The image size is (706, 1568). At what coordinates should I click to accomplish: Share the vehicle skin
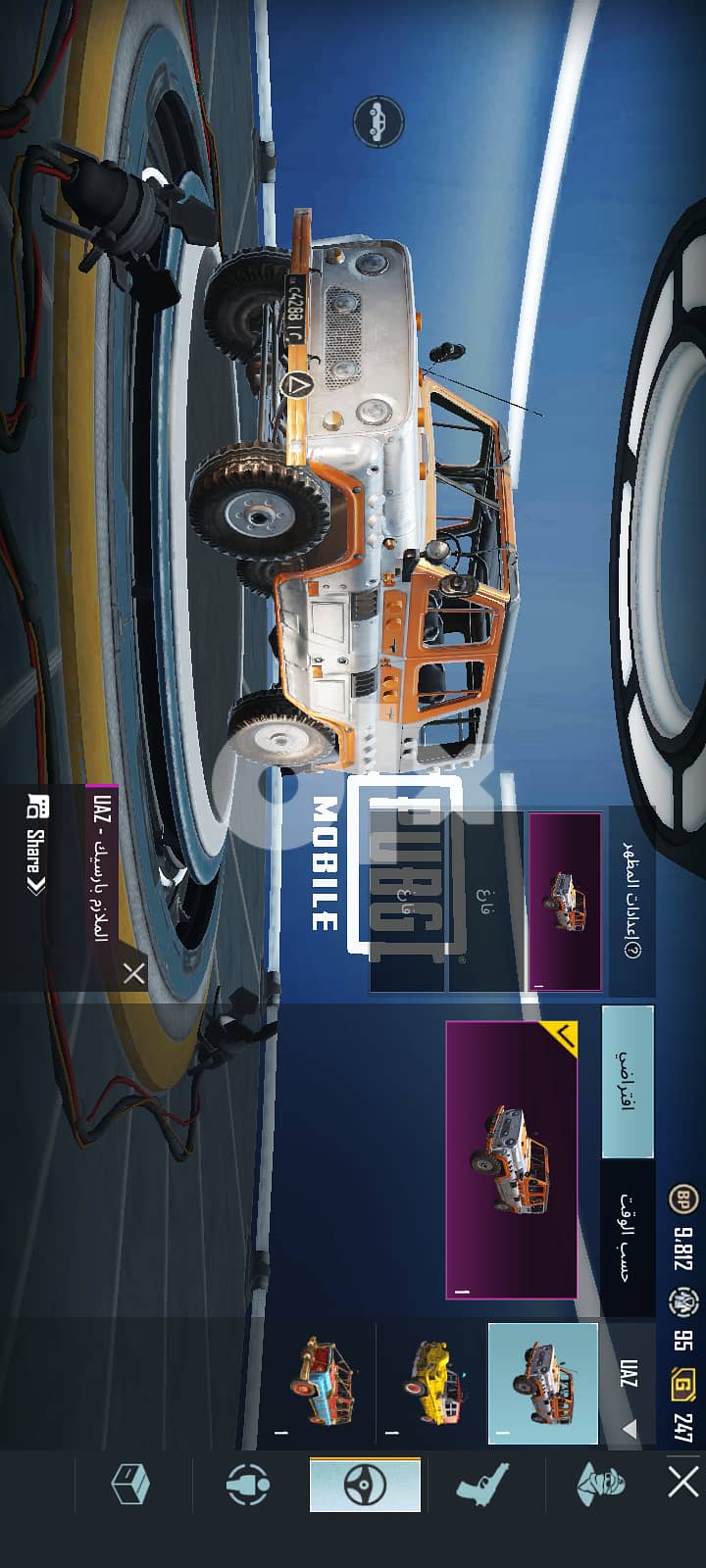36,847
